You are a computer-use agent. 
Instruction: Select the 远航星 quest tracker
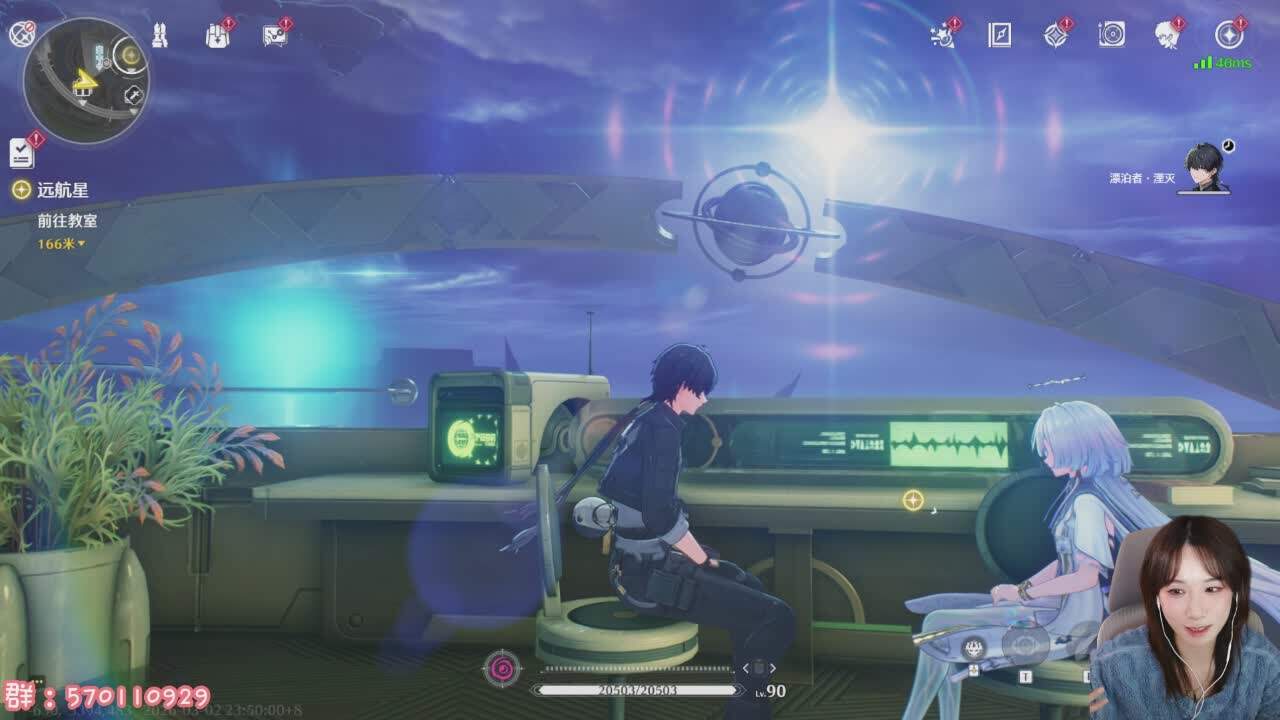pyautogui.click(x=62, y=190)
